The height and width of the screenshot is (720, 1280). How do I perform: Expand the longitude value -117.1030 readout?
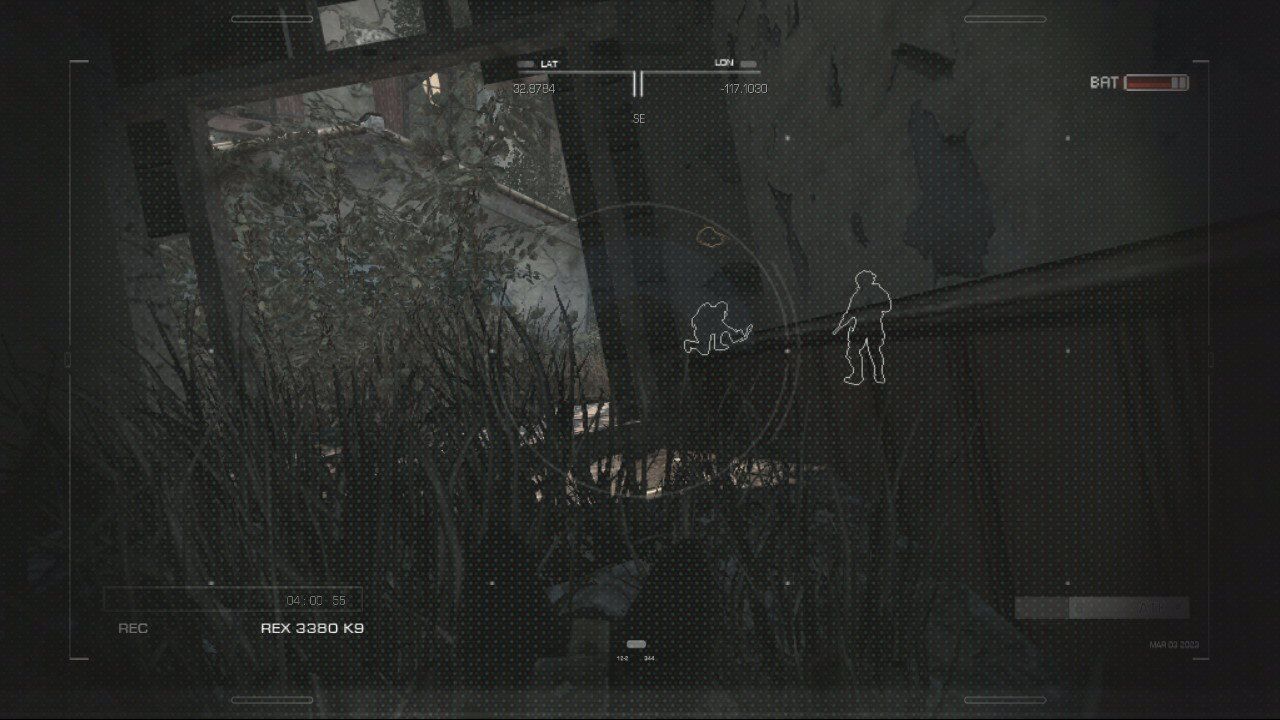[x=743, y=87]
